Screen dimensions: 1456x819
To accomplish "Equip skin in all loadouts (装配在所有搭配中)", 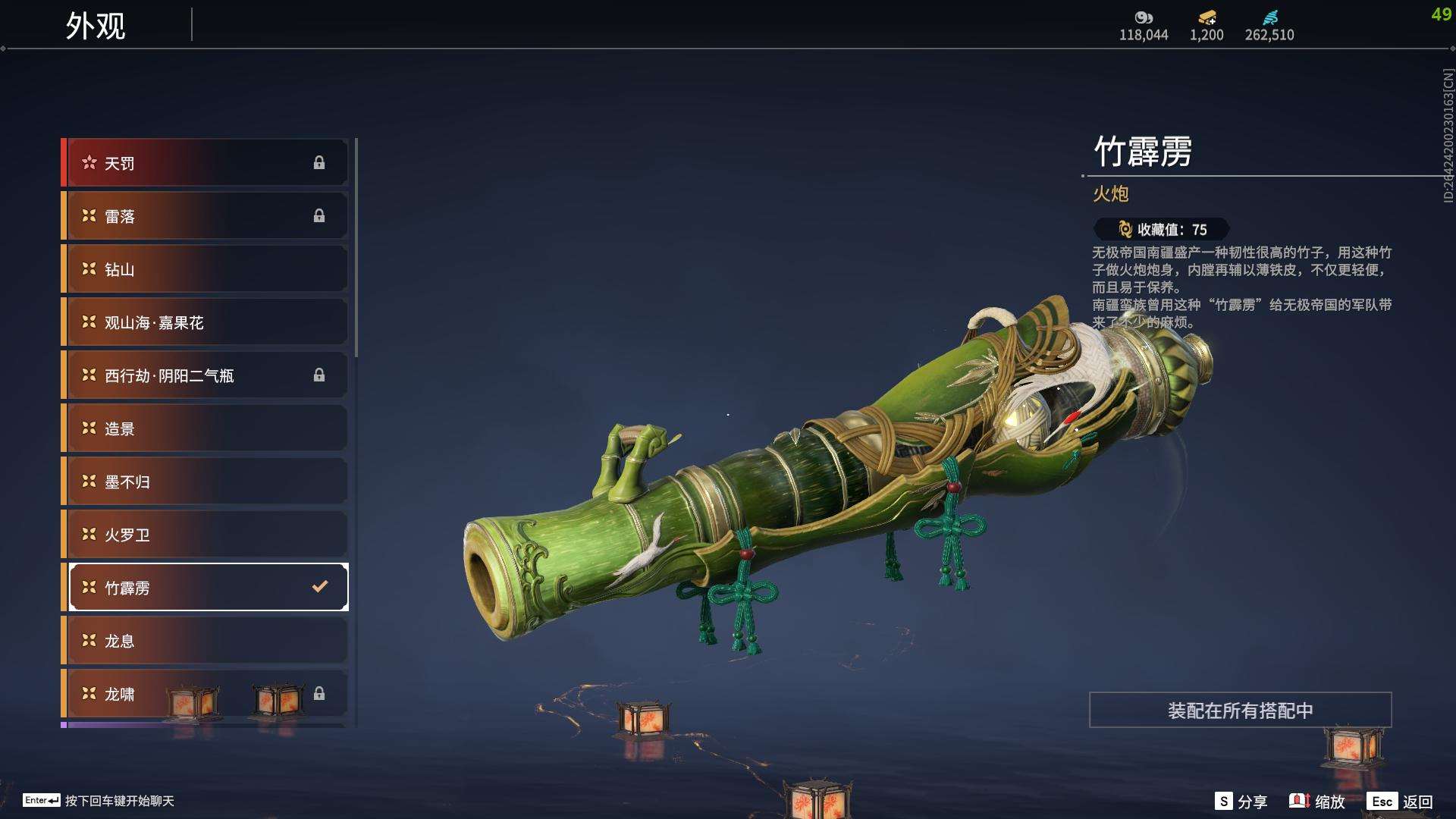I will click(x=1240, y=711).
